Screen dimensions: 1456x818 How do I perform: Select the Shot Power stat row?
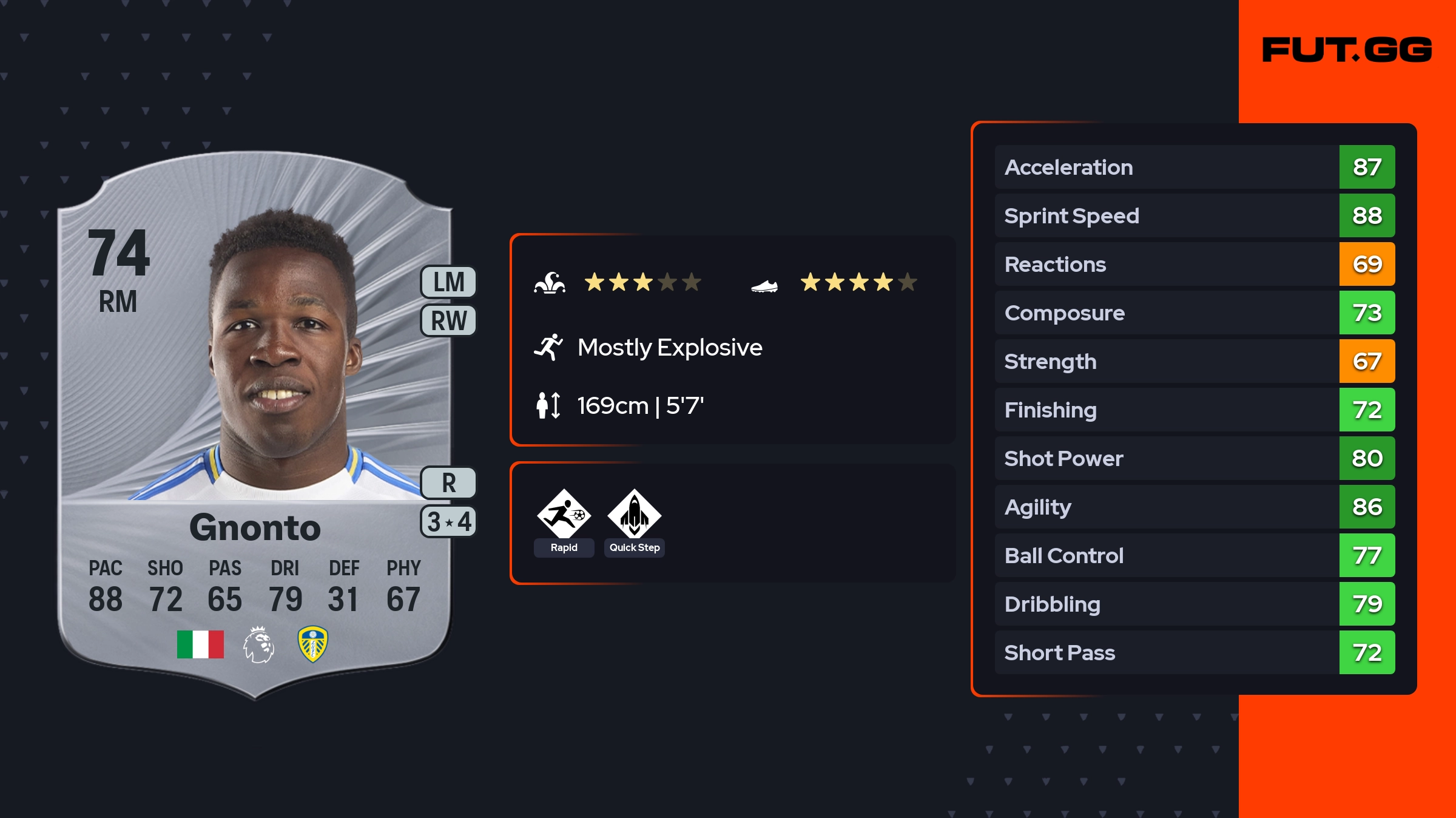pos(1194,458)
